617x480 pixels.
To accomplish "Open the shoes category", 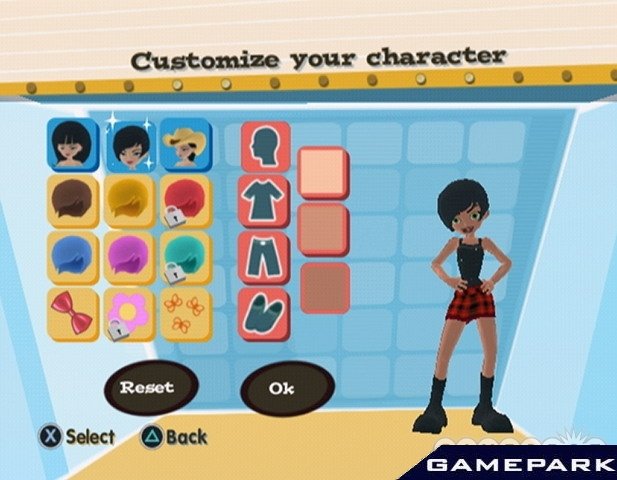I will (x=265, y=313).
